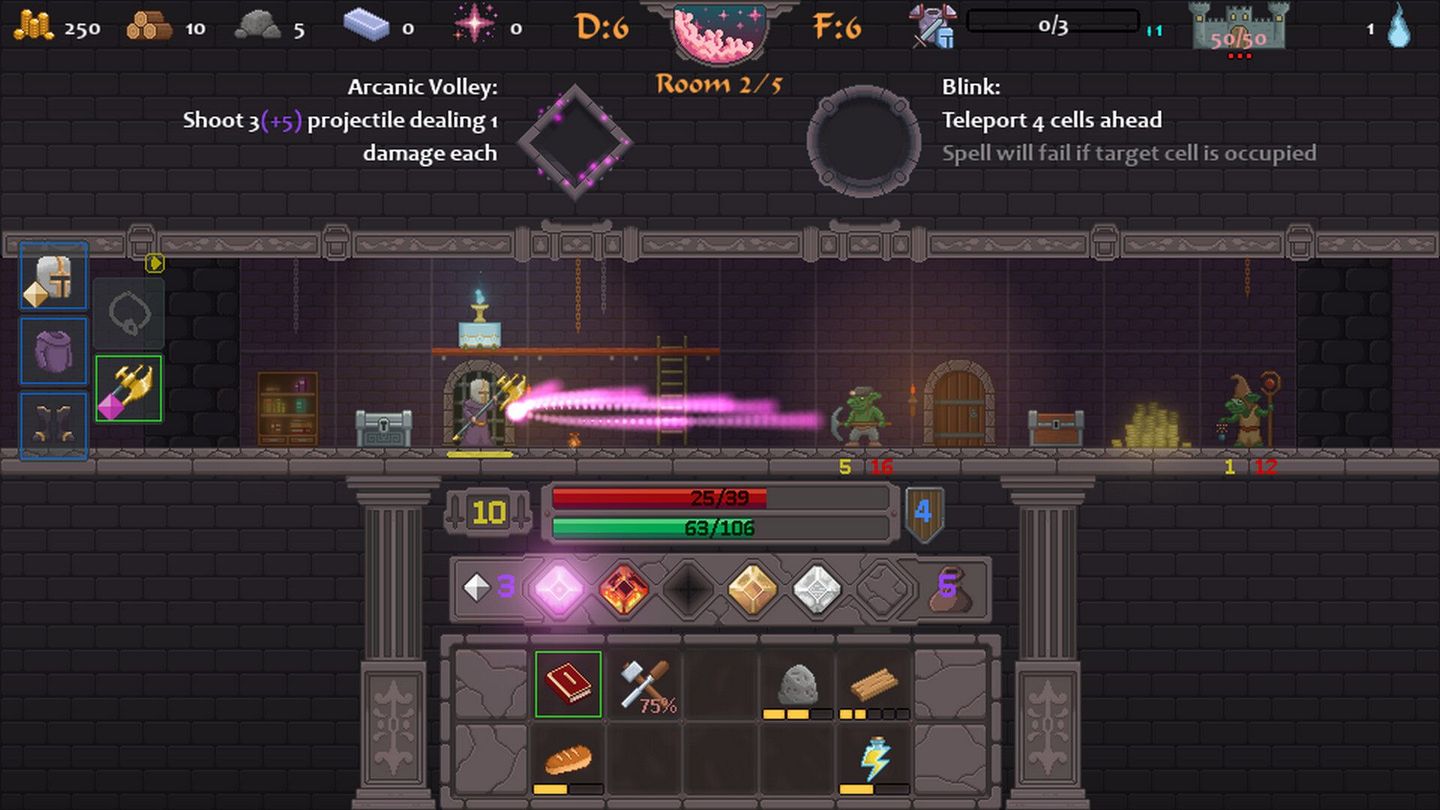Expand the empty dark gem socket
This screenshot has width=1440, height=810.
click(686, 589)
